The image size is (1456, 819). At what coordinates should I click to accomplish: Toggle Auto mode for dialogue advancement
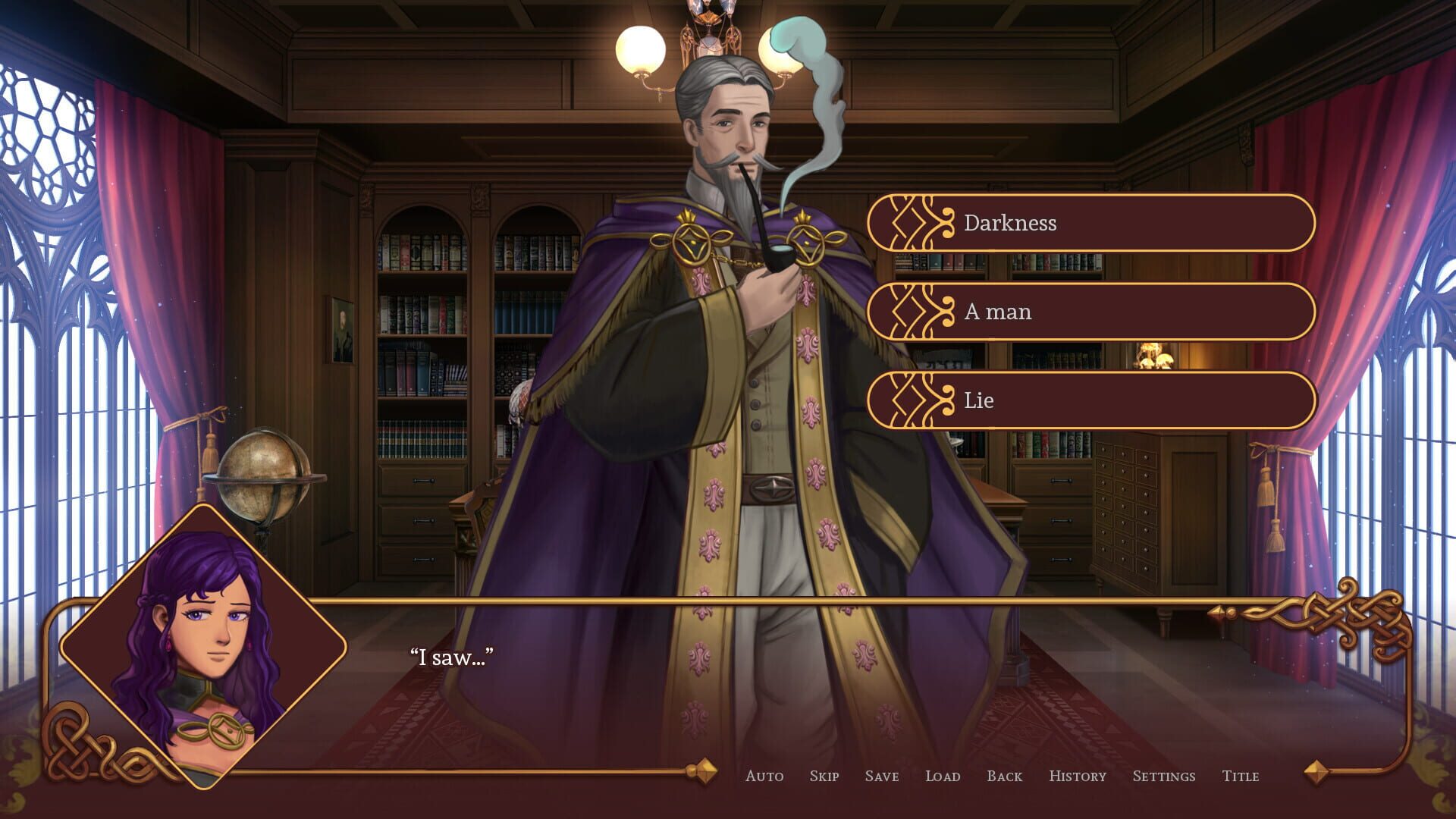point(766,777)
